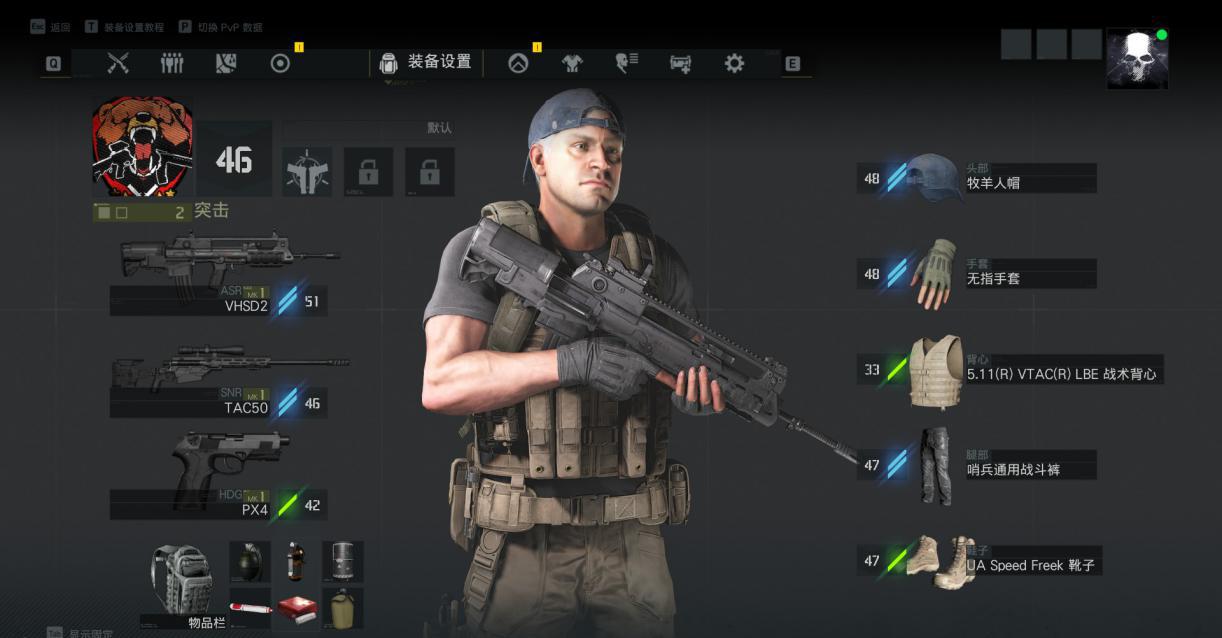Switch to the shirt customization tab
Screen dimensions: 1222x638
click(x=572, y=64)
